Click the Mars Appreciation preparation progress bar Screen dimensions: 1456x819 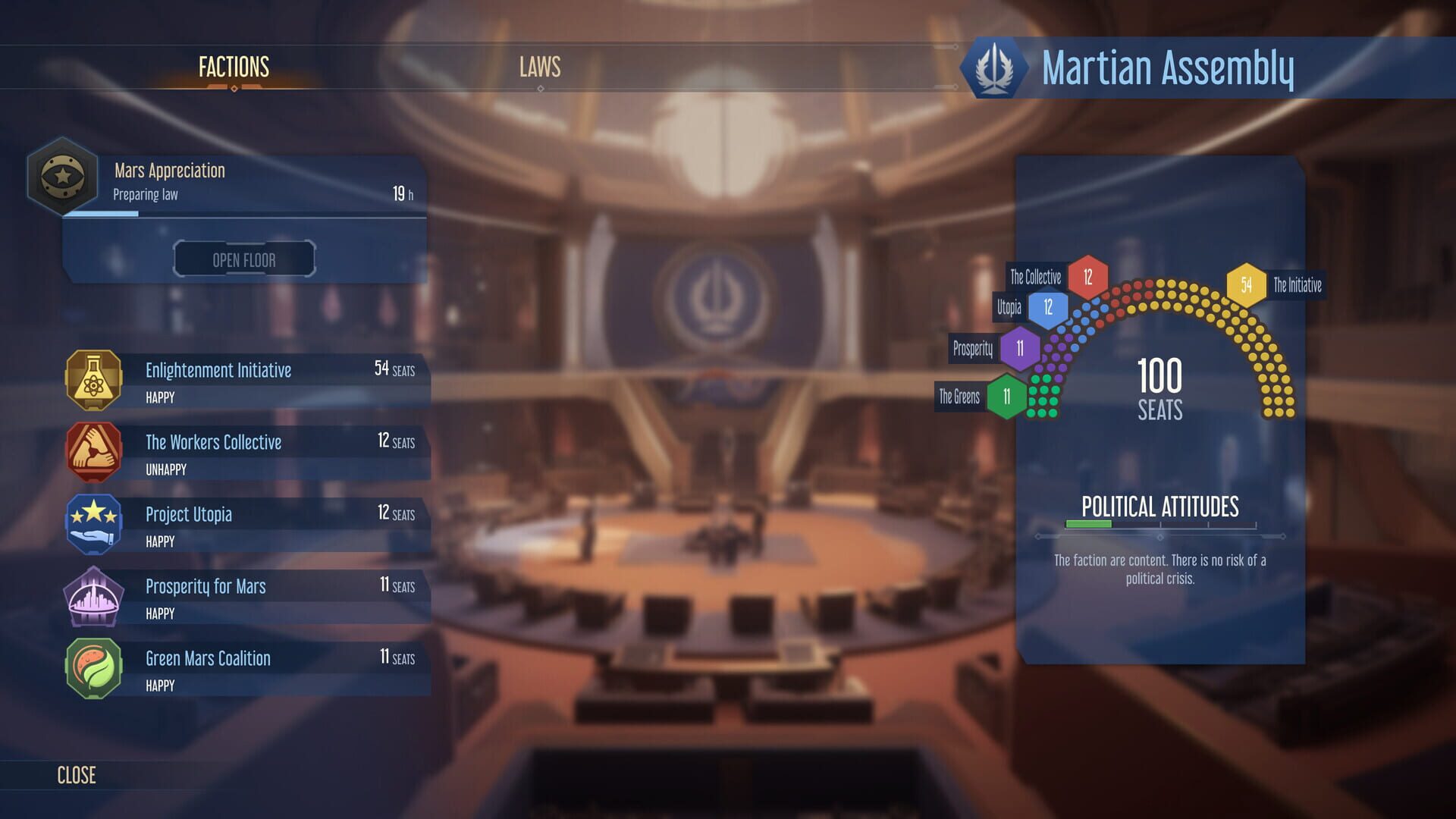point(243,213)
